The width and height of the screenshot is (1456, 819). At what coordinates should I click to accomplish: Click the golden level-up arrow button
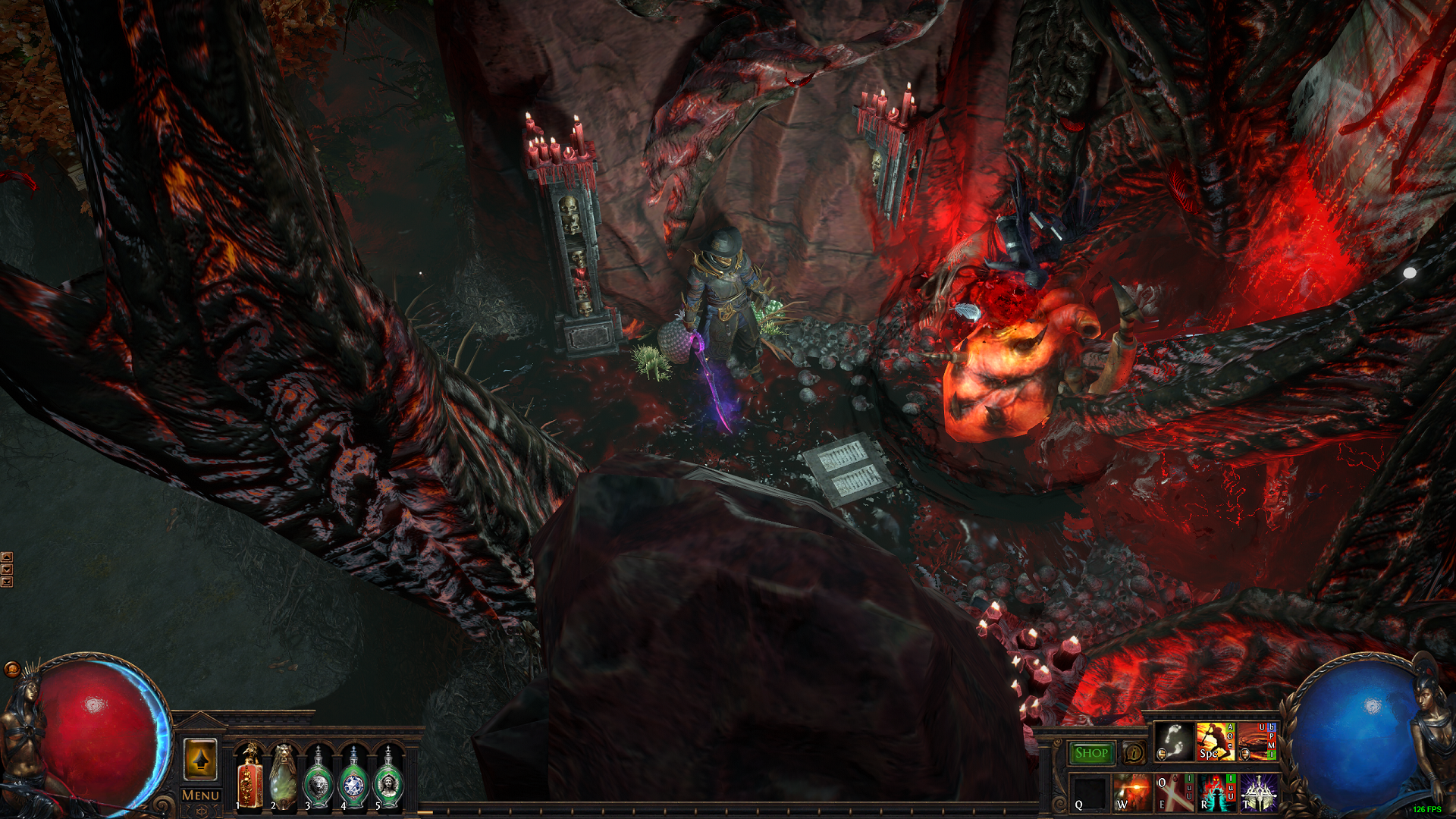[x=200, y=759]
